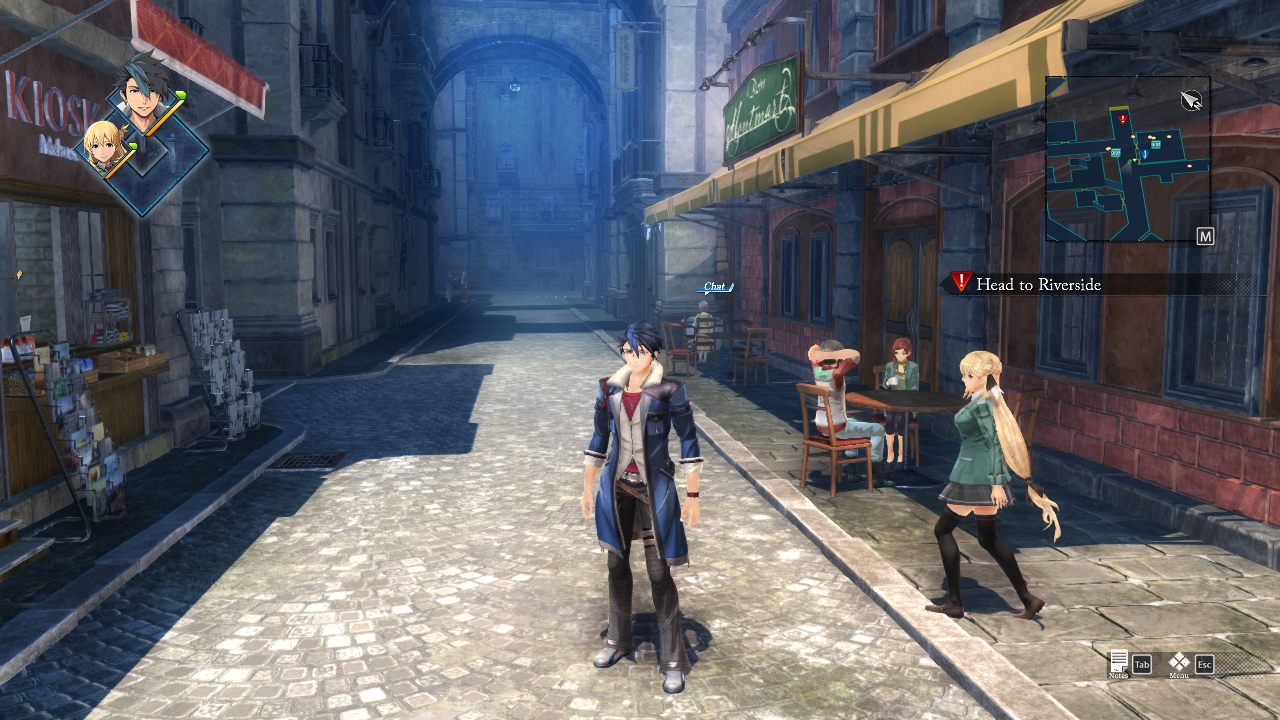Image resolution: width=1280 pixels, height=720 pixels.
Task: Click the compass arrow on the minimap
Action: [1190, 99]
